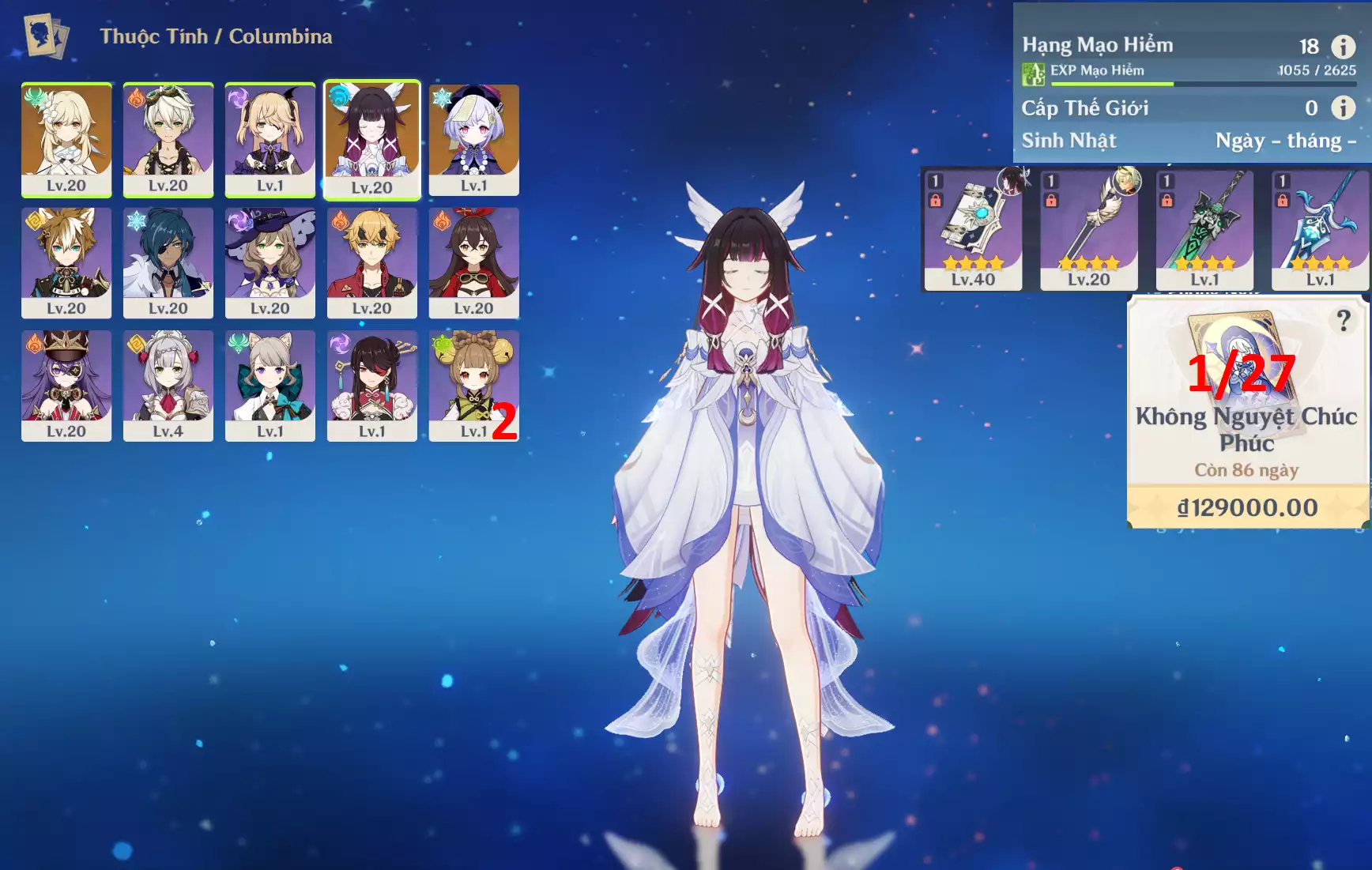The image size is (1372, 870).
Task: Select Lumine's character portrait
Action: click(x=66, y=139)
